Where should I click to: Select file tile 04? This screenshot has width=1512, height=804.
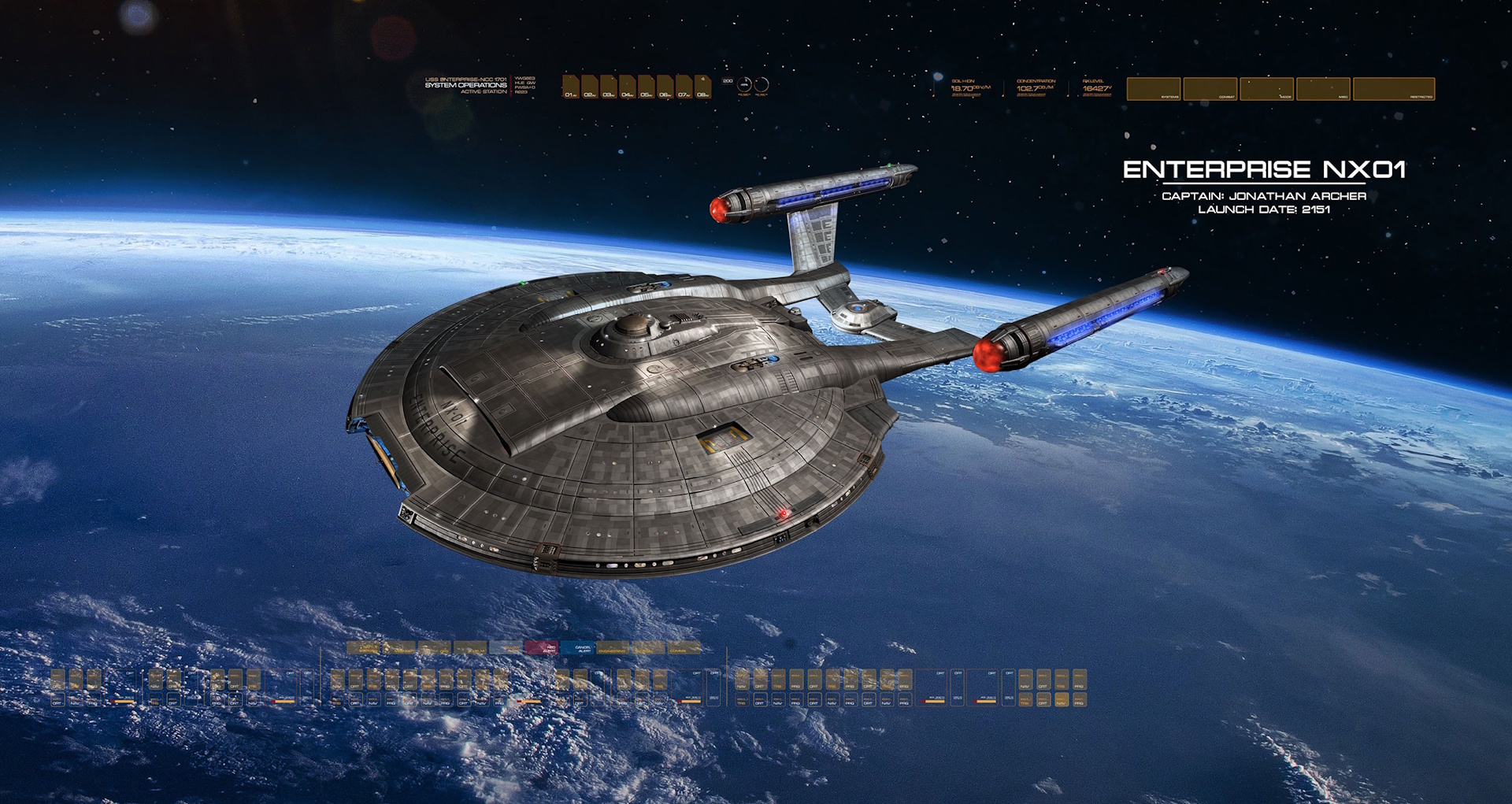pos(628,87)
